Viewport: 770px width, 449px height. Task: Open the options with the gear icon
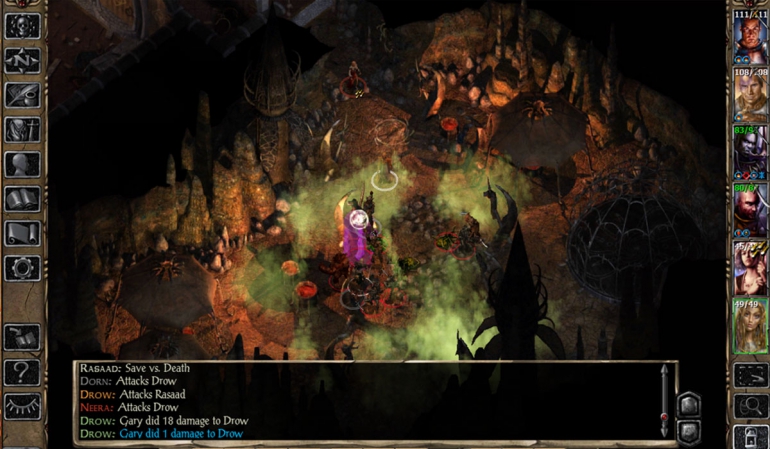click(22, 267)
